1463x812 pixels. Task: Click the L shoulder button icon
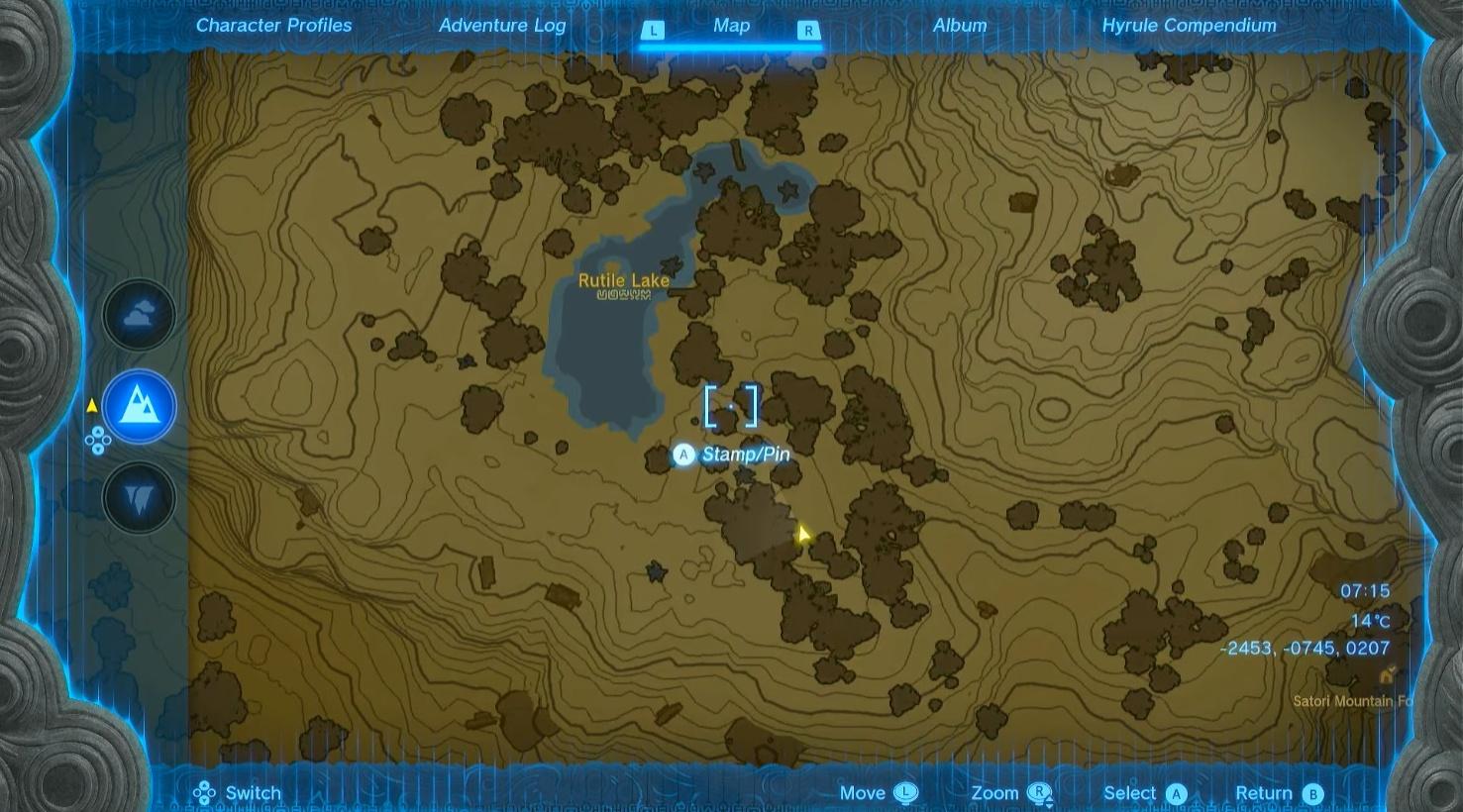click(653, 31)
